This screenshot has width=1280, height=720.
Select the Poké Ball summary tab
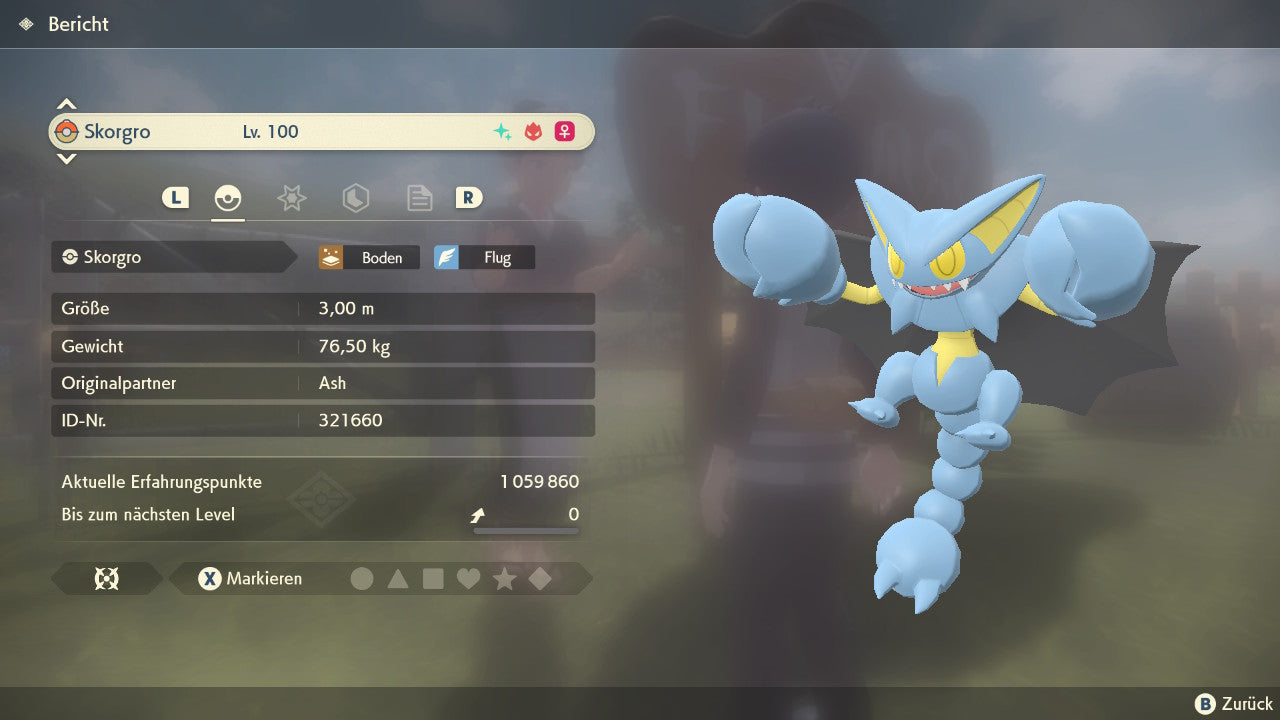click(228, 198)
